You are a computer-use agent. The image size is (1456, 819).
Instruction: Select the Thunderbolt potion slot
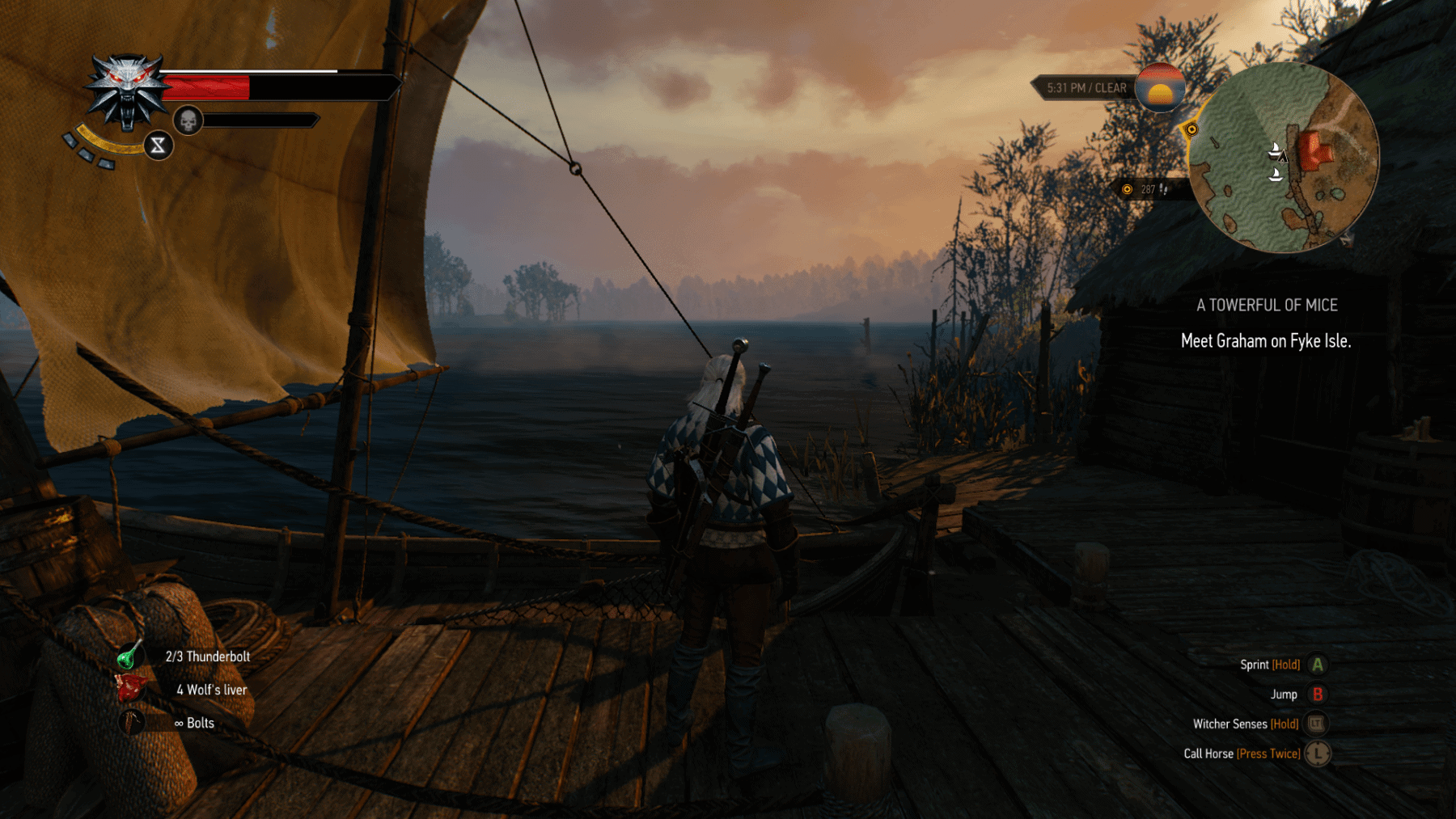point(129,656)
